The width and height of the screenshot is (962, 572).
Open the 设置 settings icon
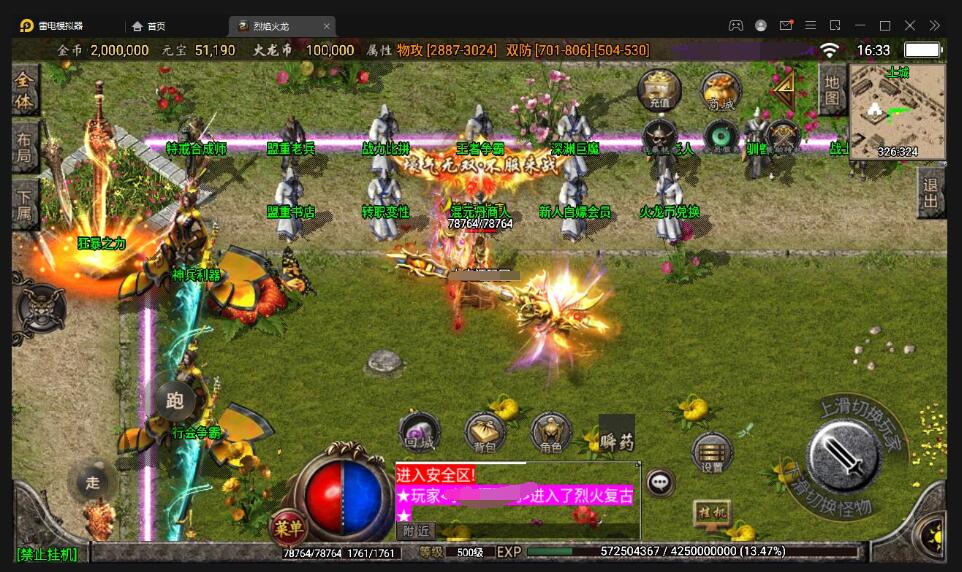712,453
